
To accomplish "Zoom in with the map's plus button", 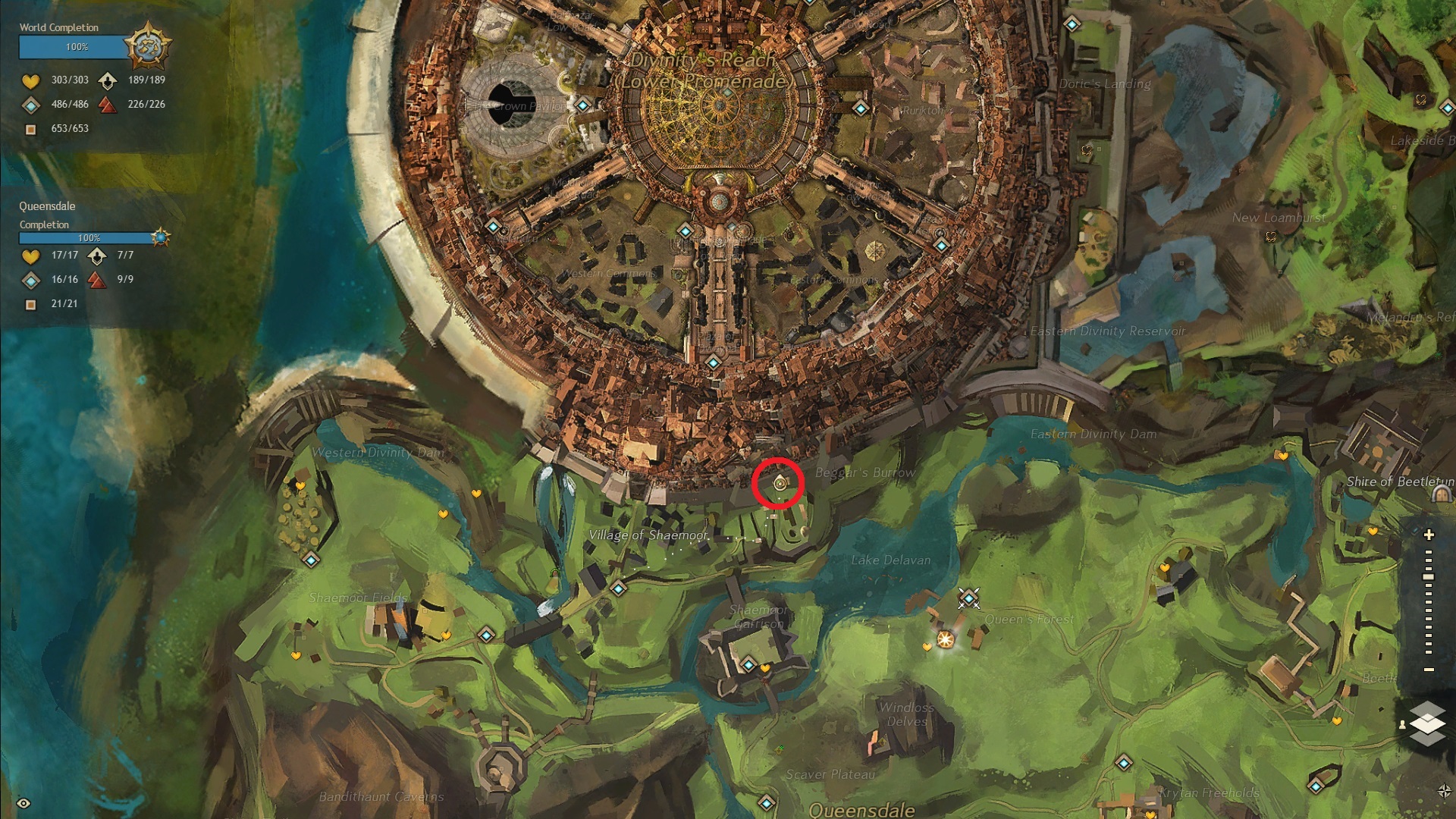I will tap(1429, 535).
